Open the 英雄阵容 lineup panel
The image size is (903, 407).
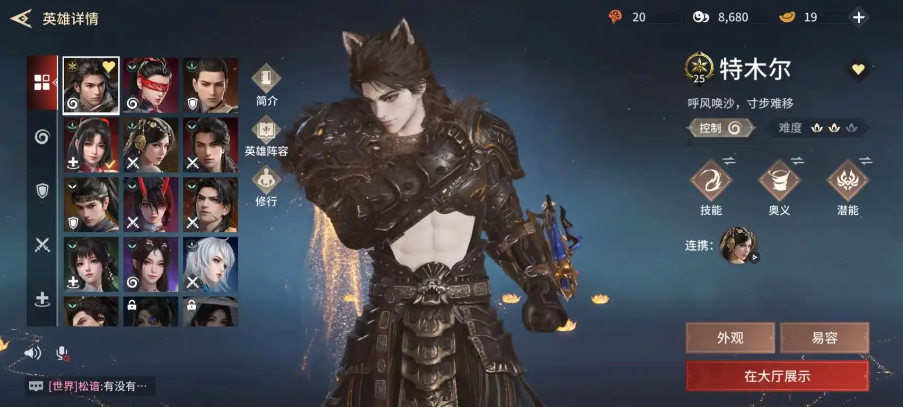point(266,134)
